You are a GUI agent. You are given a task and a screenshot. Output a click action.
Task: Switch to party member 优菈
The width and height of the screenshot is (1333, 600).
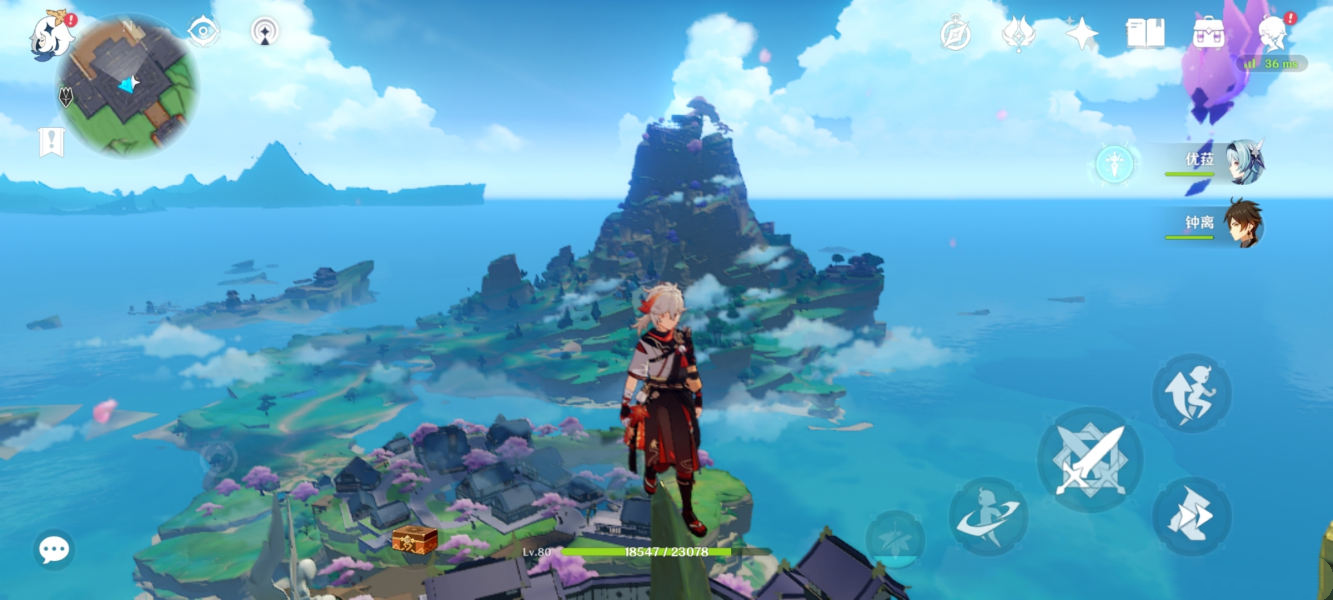click(x=1218, y=162)
